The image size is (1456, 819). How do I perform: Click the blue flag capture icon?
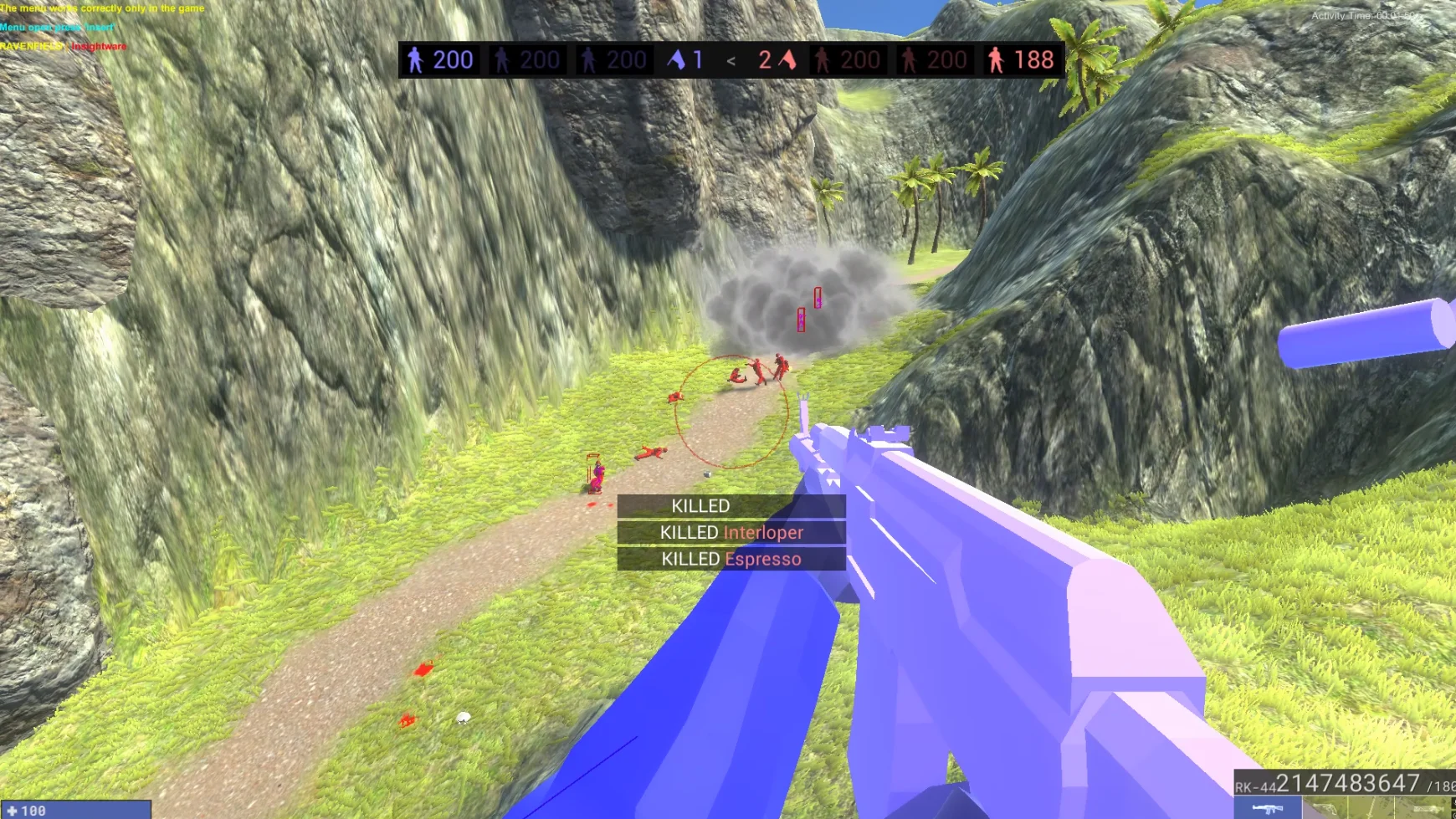pyautogui.click(x=676, y=59)
